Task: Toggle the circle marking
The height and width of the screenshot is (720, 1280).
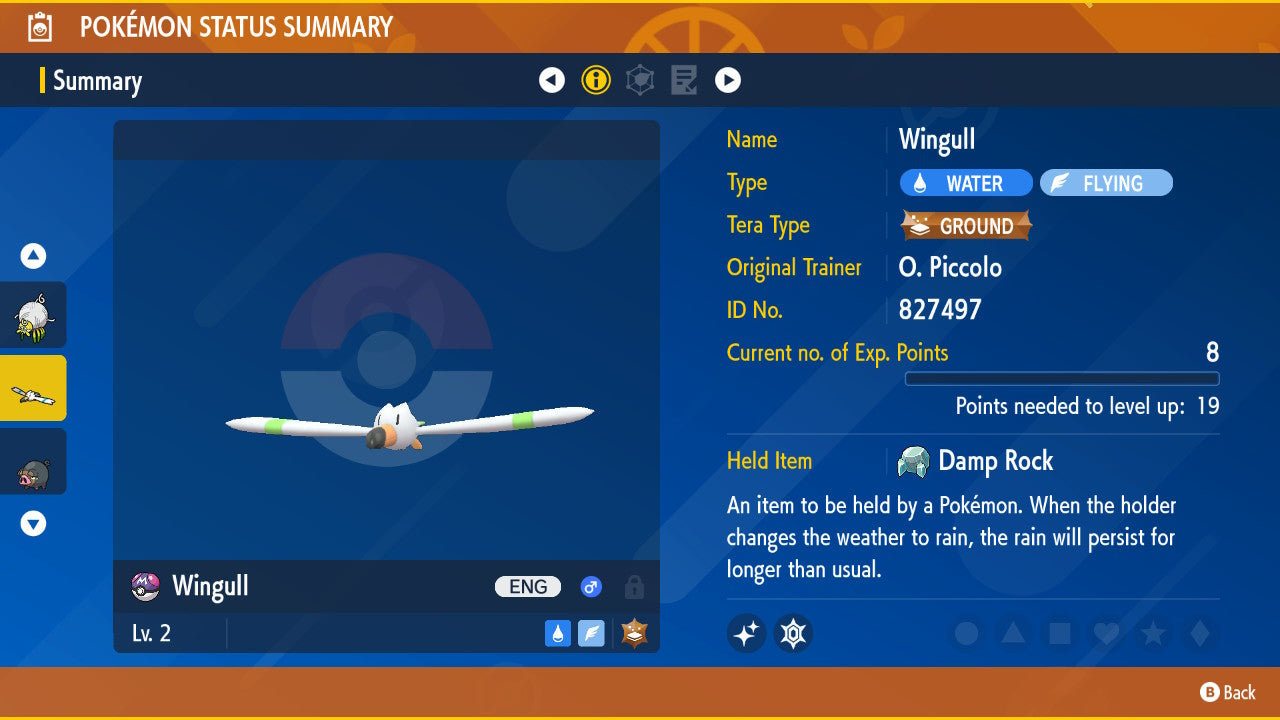Action: pos(966,633)
